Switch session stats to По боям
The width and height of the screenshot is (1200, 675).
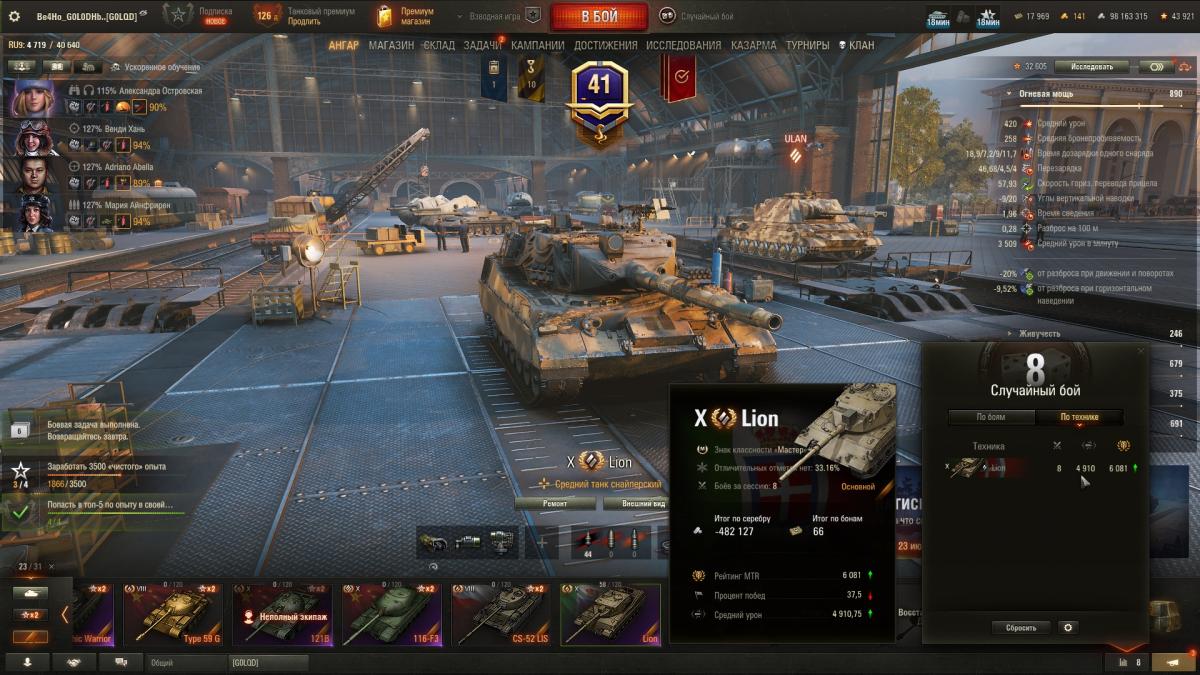pos(991,417)
